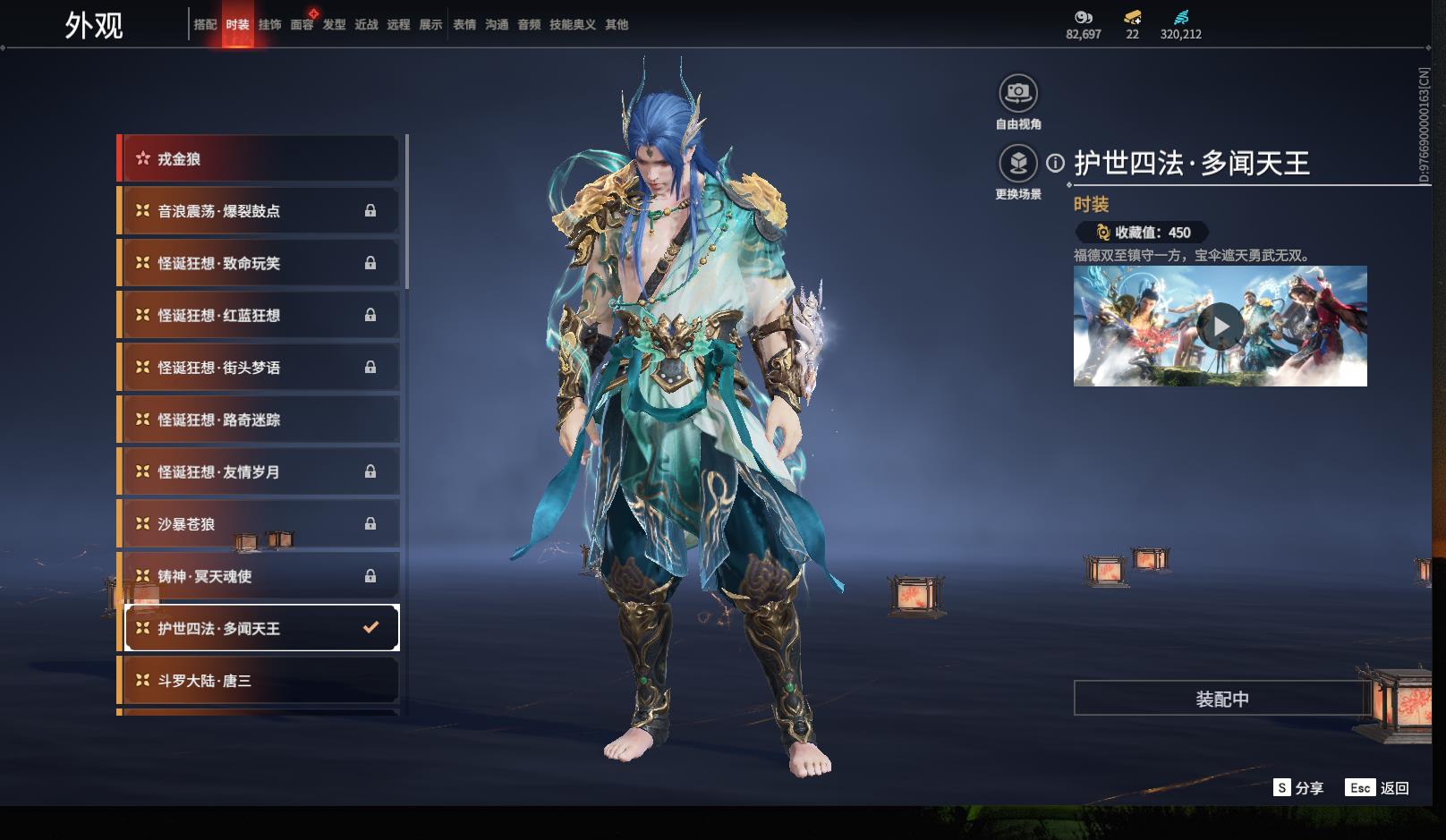1446x840 pixels.
Task: Switch to the 技能奥义 tab
Action: point(572,25)
